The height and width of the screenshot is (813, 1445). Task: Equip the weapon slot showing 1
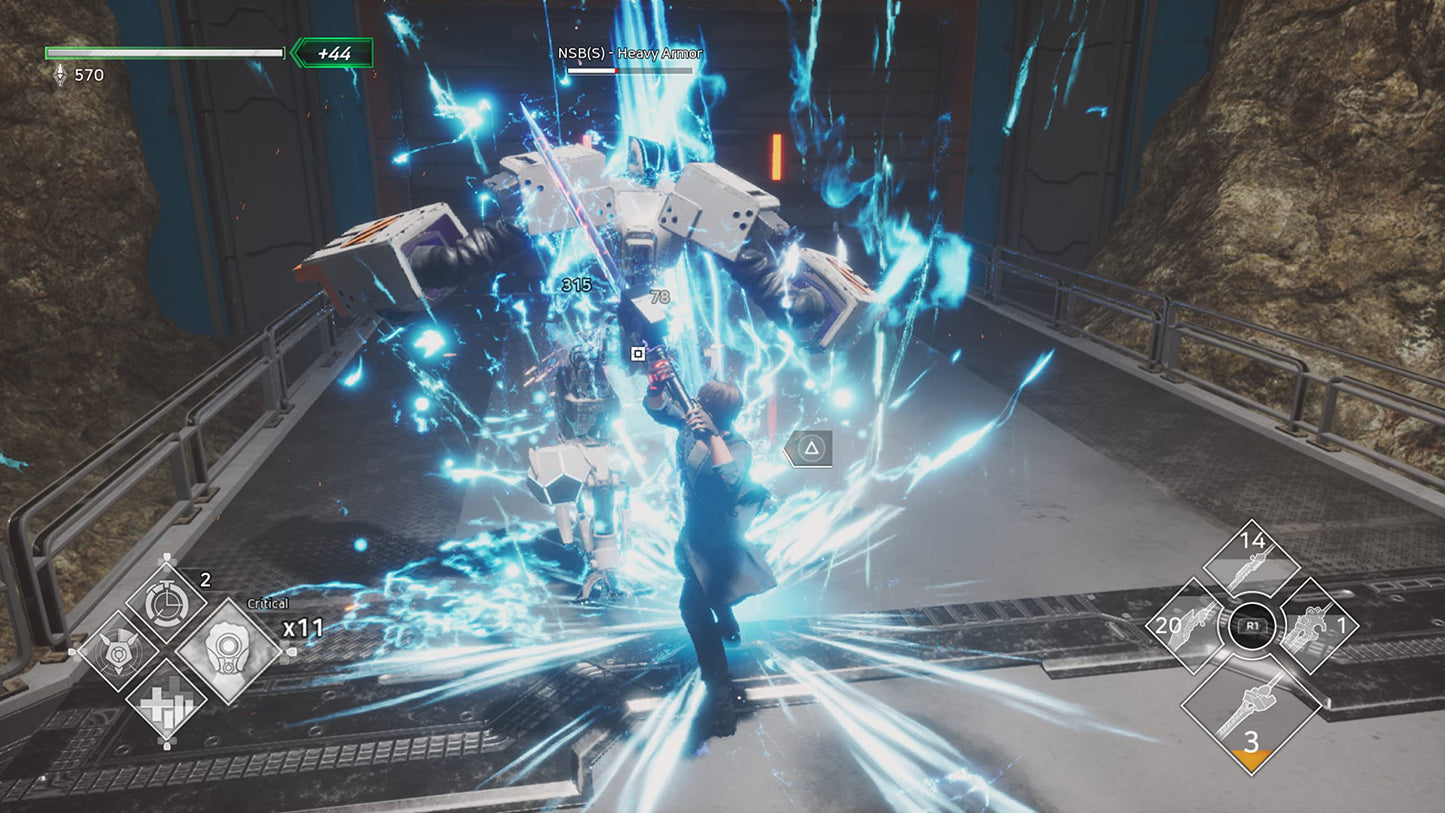(1316, 626)
